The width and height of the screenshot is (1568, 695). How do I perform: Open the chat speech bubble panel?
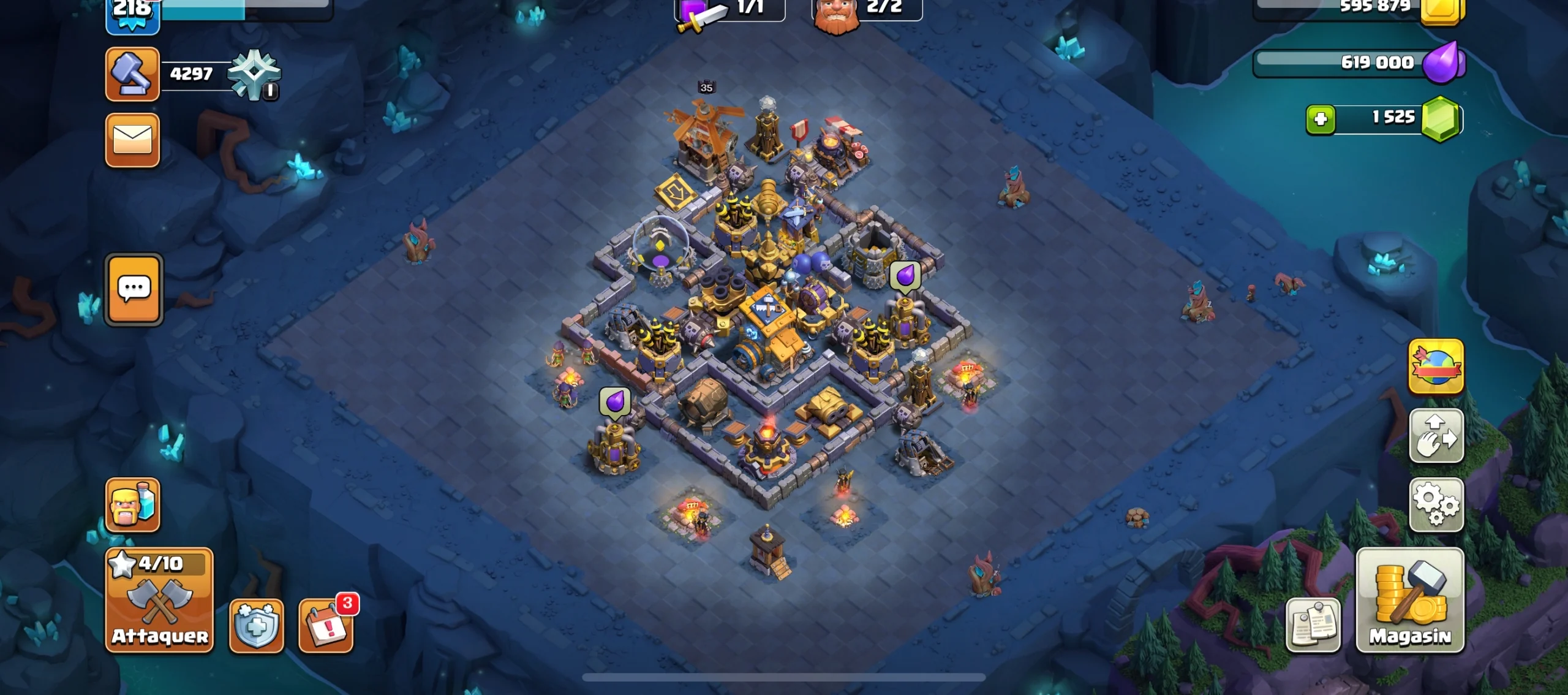[134, 289]
